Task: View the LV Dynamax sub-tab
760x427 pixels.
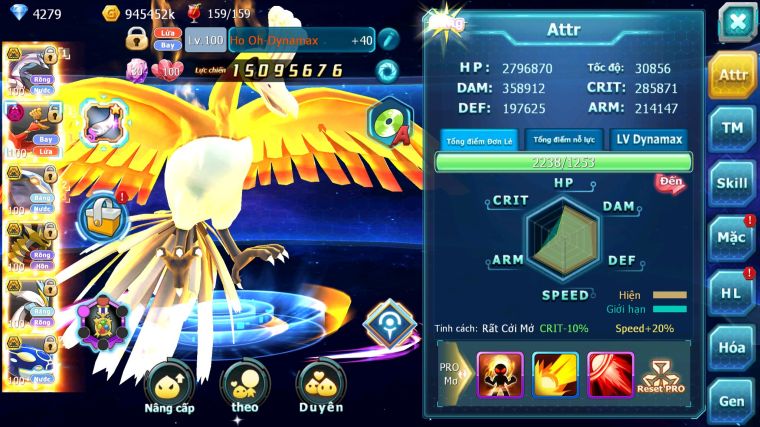Action: pos(648,140)
